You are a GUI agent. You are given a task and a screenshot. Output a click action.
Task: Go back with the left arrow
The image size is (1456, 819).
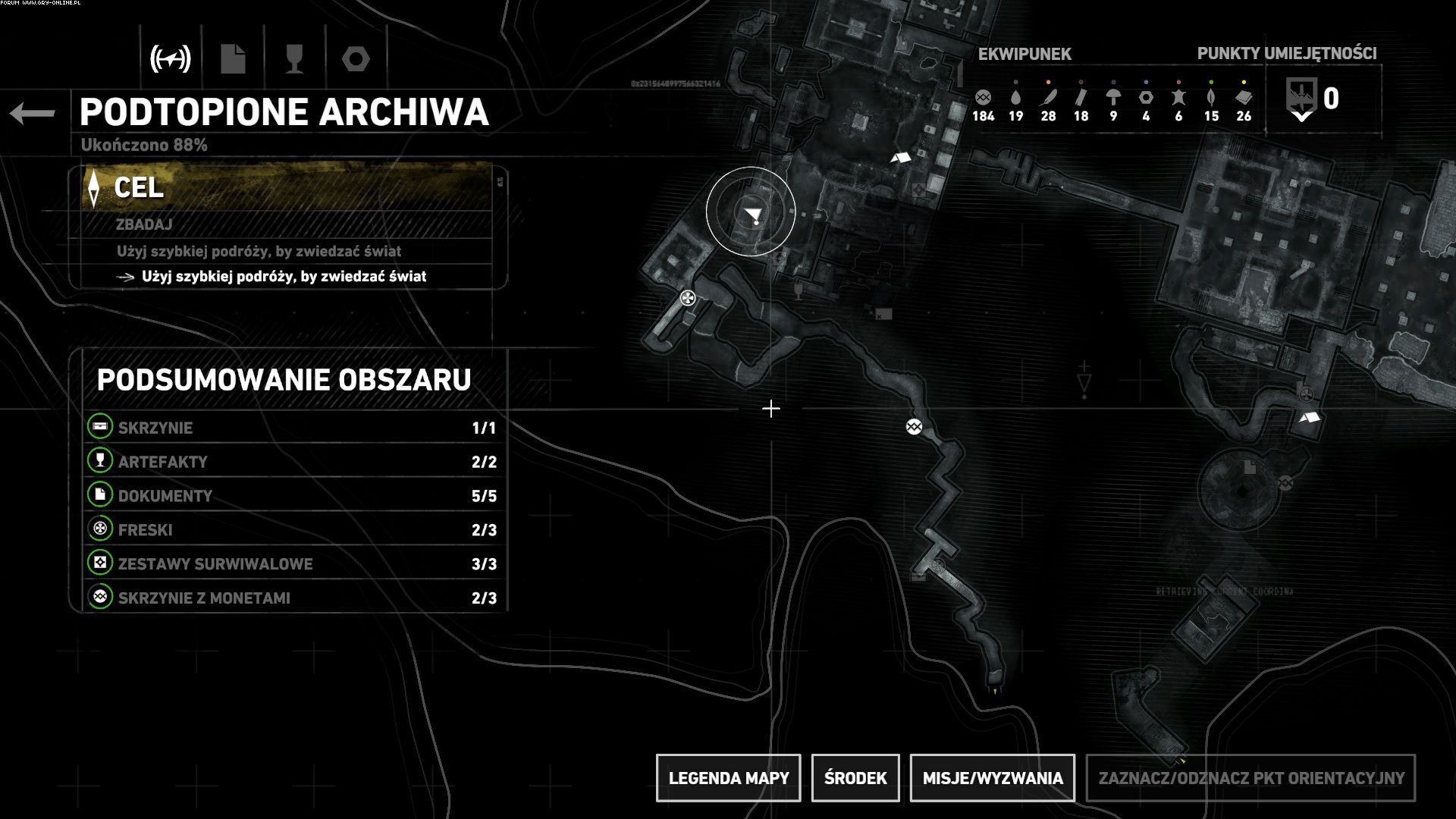[x=33, y=114]
